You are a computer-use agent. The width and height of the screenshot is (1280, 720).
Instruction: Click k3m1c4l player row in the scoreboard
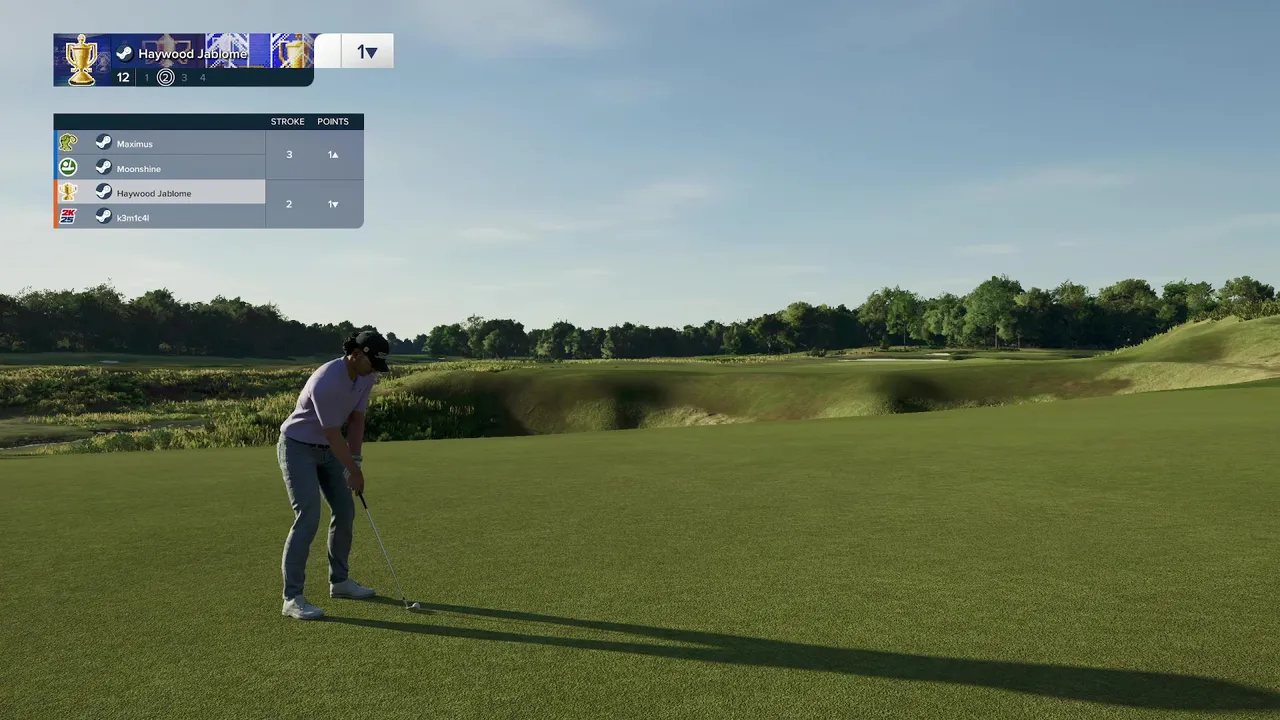coord(160,217)
